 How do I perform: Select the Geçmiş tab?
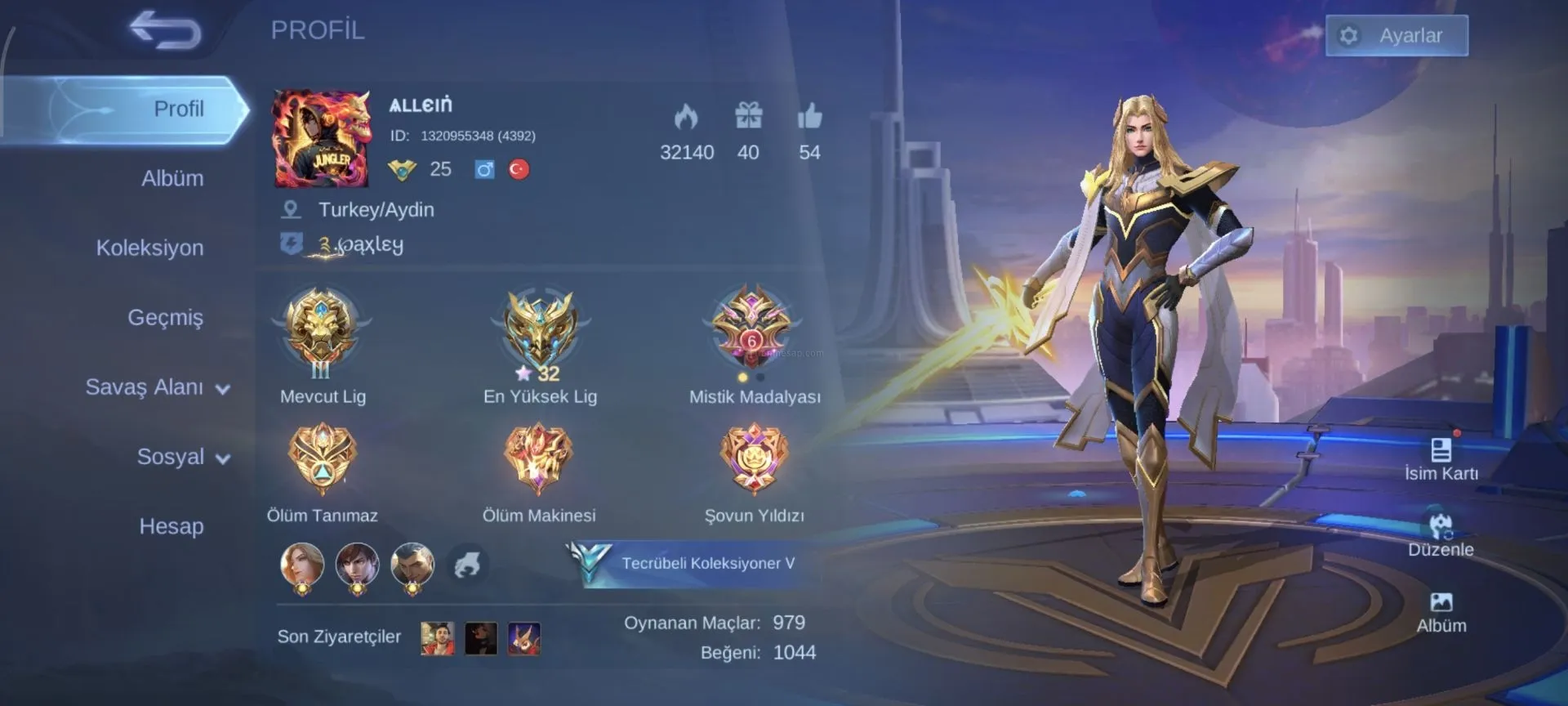point(165,317)
